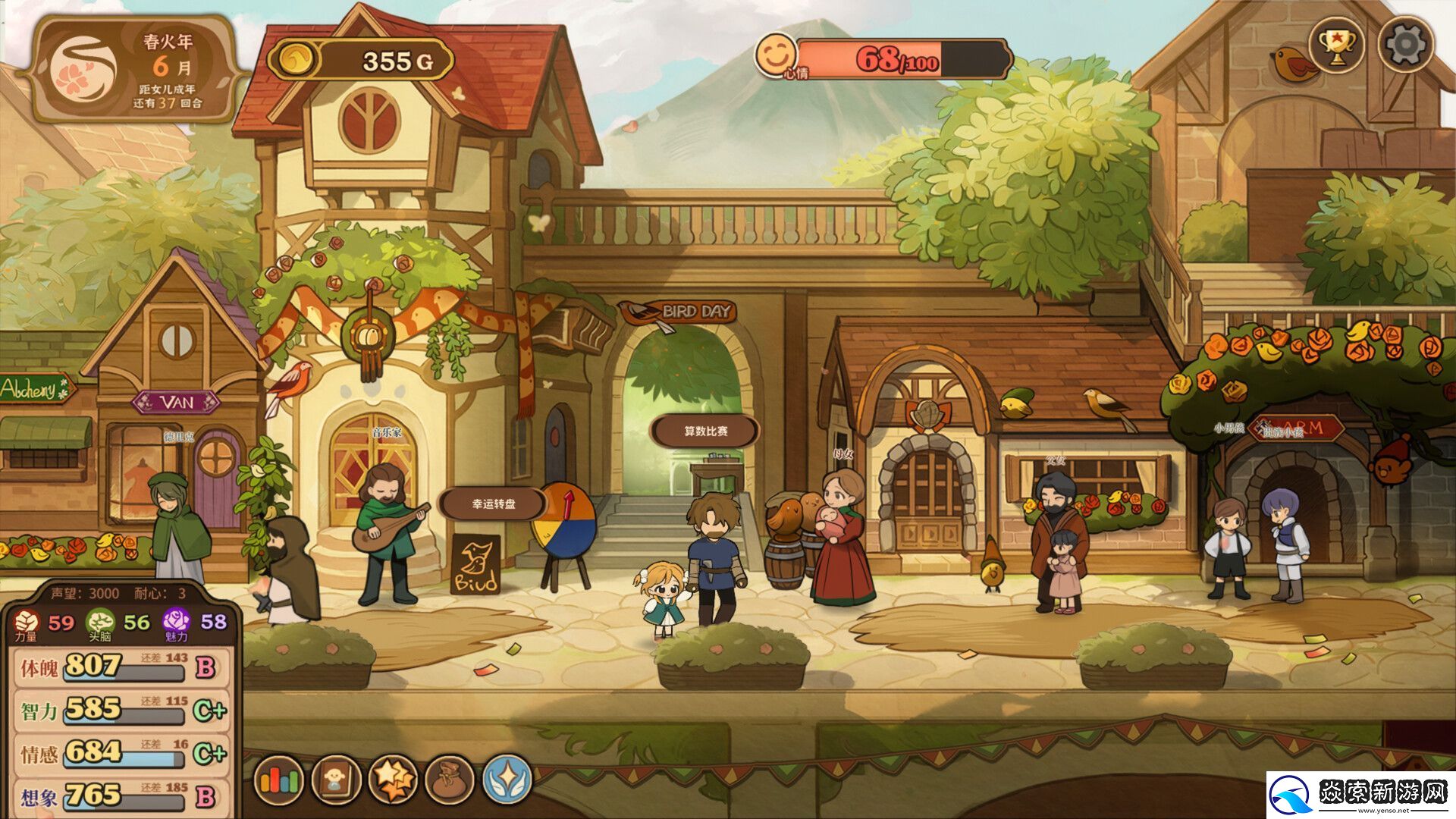Activate the blue hands sparkle icon
This screenshot has height=819, width=1456.
click(507, 780)
